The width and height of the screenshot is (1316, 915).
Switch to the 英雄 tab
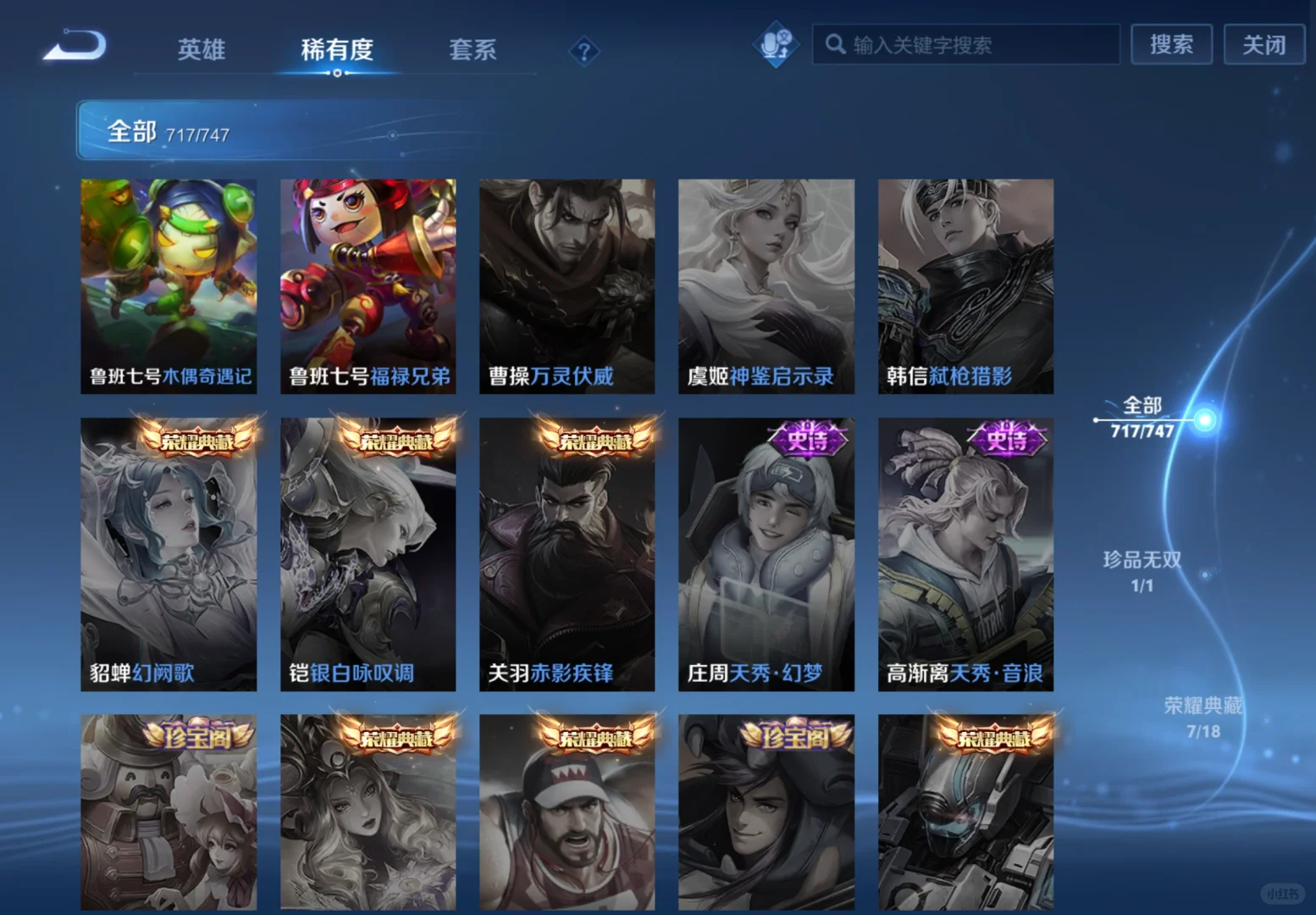click(201, 51)
